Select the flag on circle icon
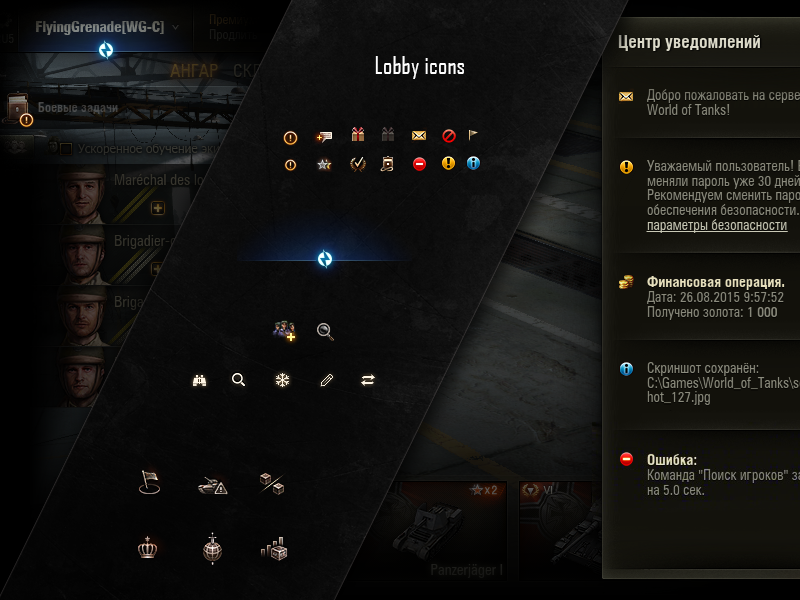 (x=149, y=484)
